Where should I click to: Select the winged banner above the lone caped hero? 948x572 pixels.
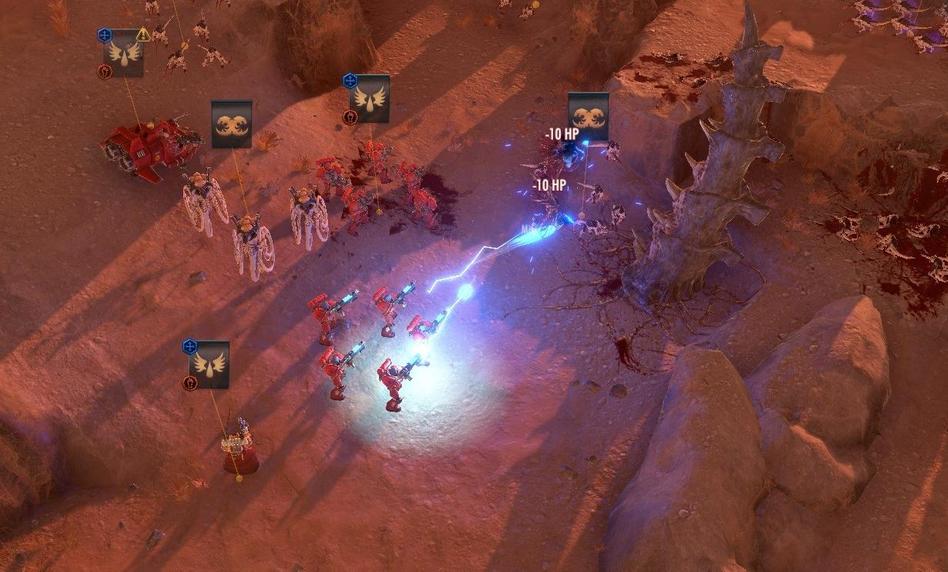click(x=210, y=364)
